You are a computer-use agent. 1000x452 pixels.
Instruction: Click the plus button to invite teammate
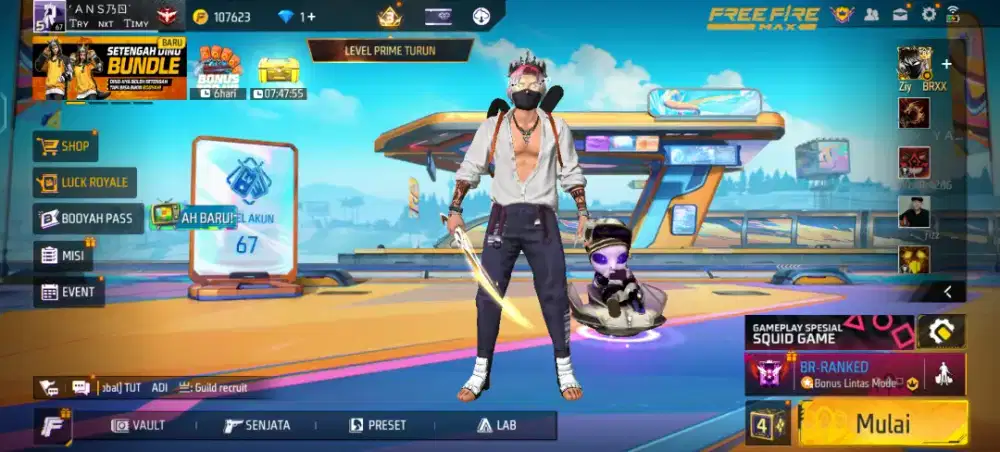(x=946, y=63)
